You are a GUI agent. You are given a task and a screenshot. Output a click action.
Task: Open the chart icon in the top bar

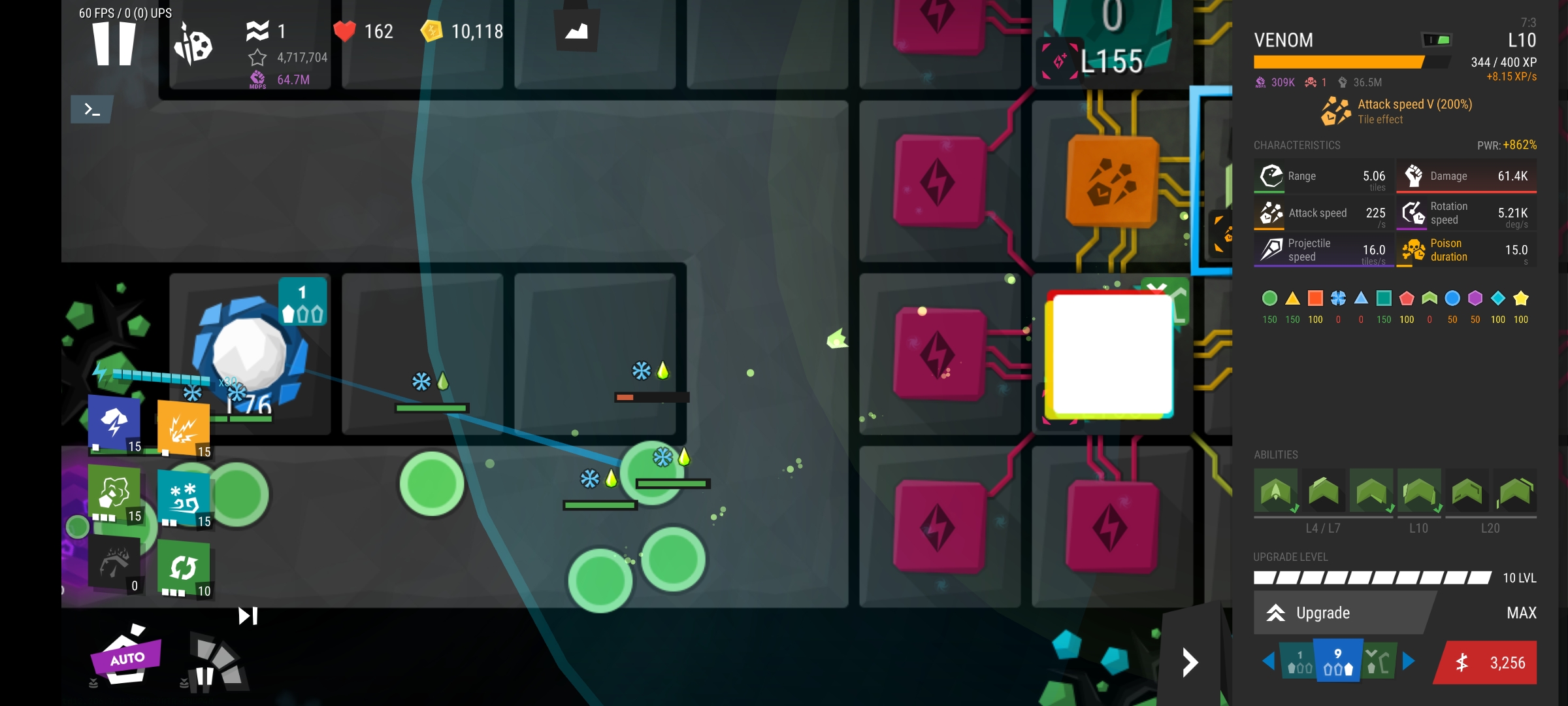tap(576, 31)
